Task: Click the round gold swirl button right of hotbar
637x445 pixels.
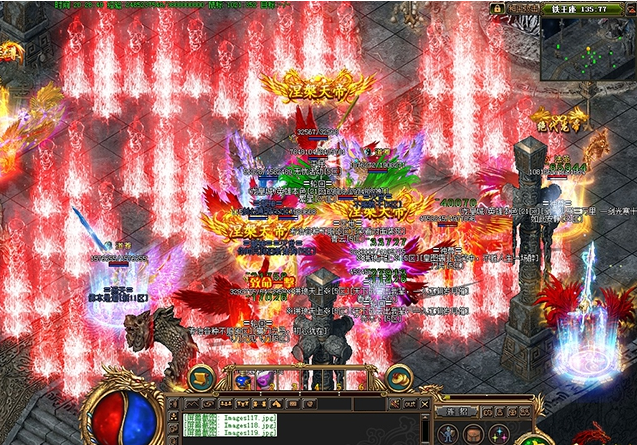Action: point(400,376)
